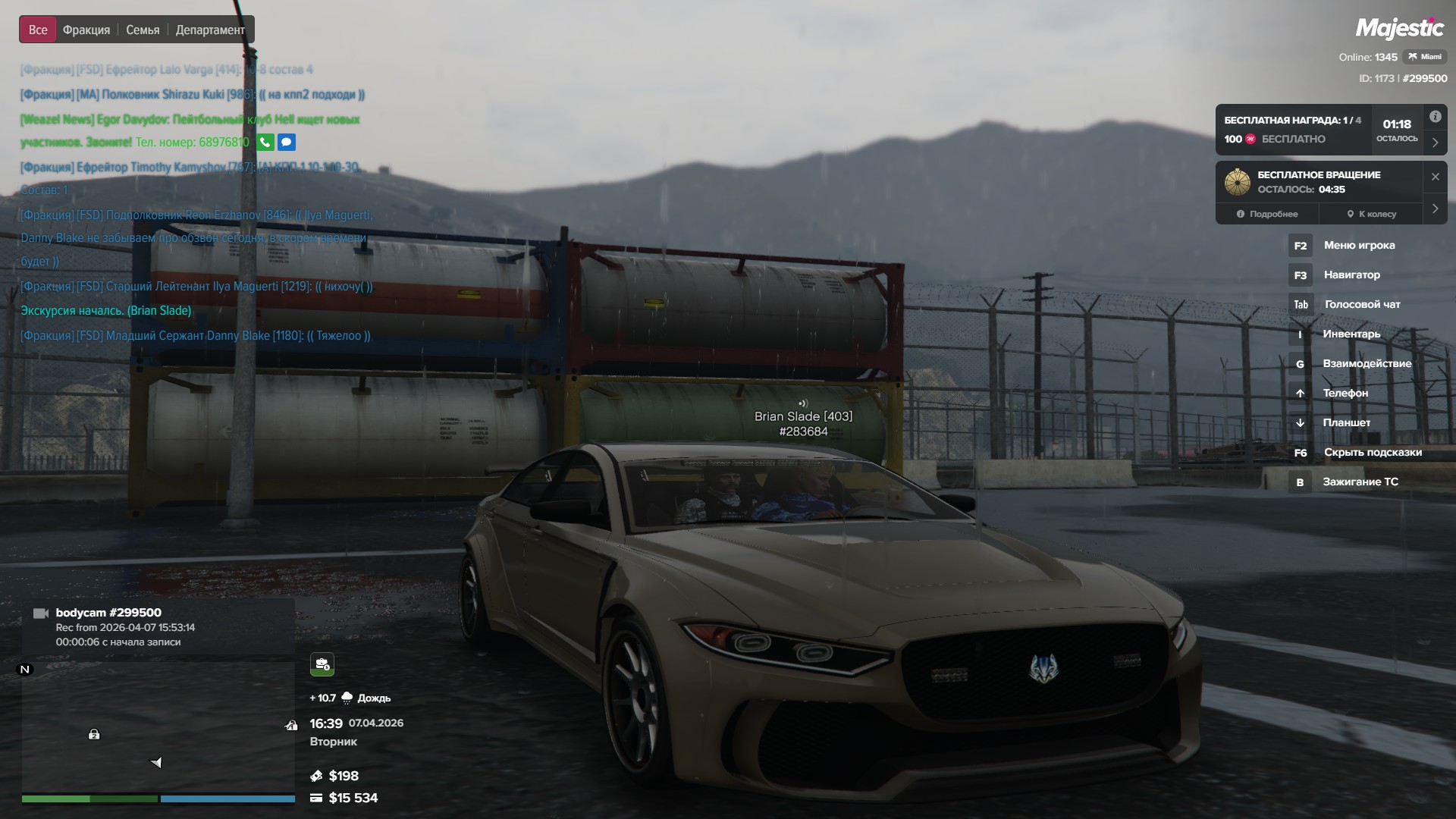Expand the free spin panel arrow

[1435, 209]
